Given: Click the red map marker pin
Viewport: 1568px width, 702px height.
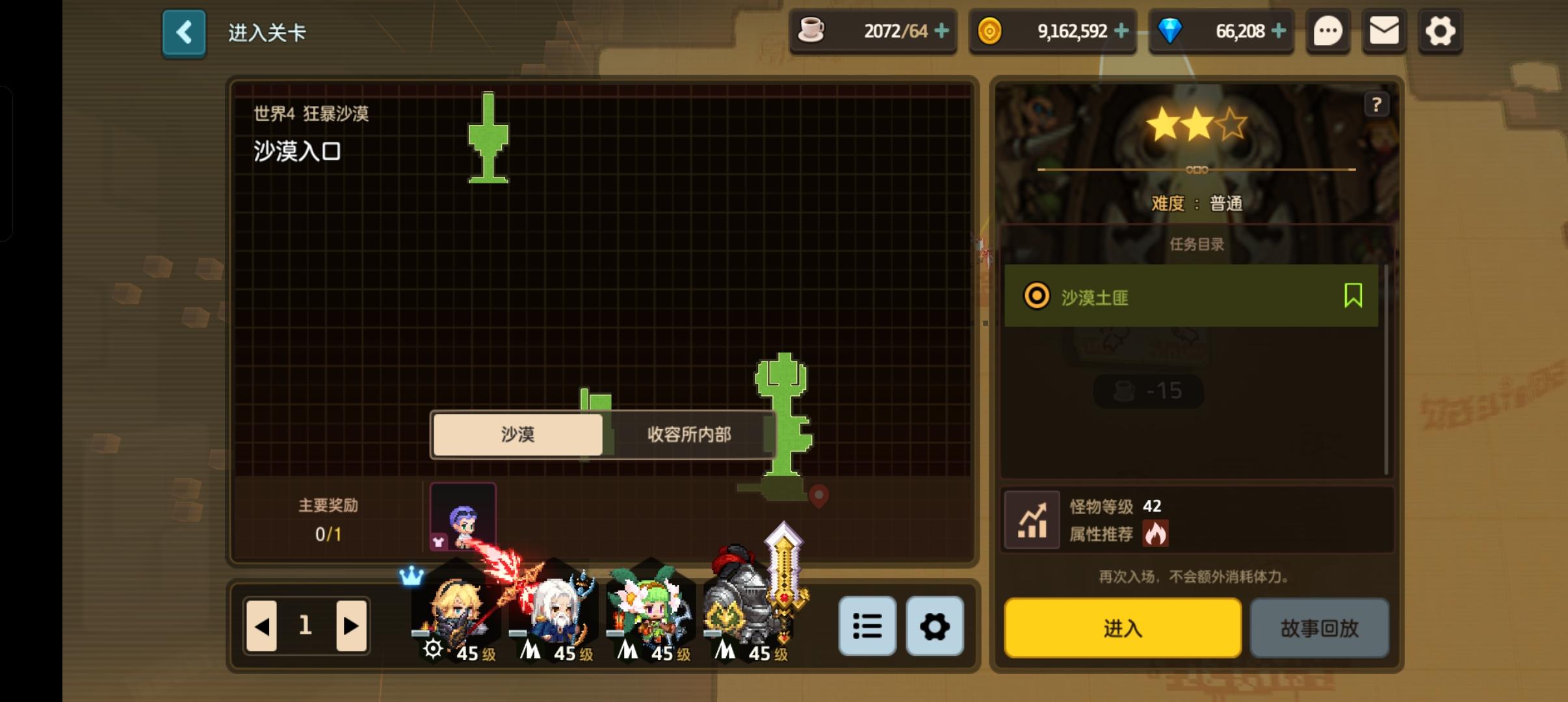Looking at the screenshot, I should pos(818,496).
